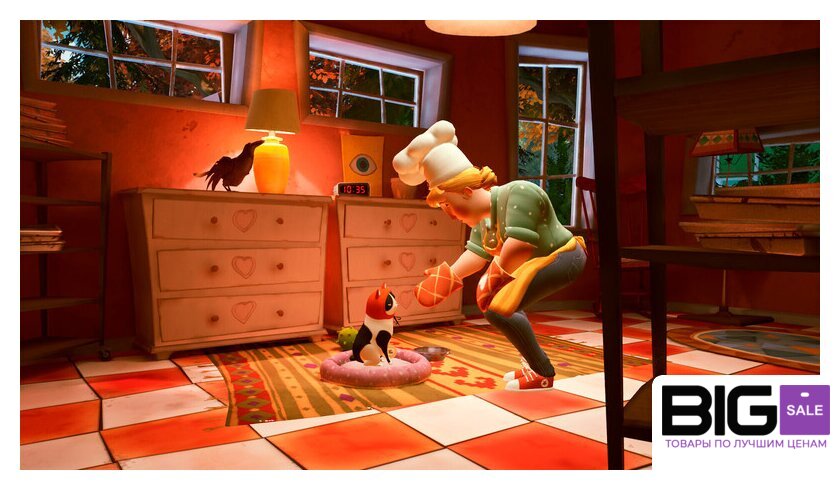Image resolution: width=840 pixels, height=490 pixels.
Task: Click the BIG SALE store logo
Action: (x=744, y=418)
